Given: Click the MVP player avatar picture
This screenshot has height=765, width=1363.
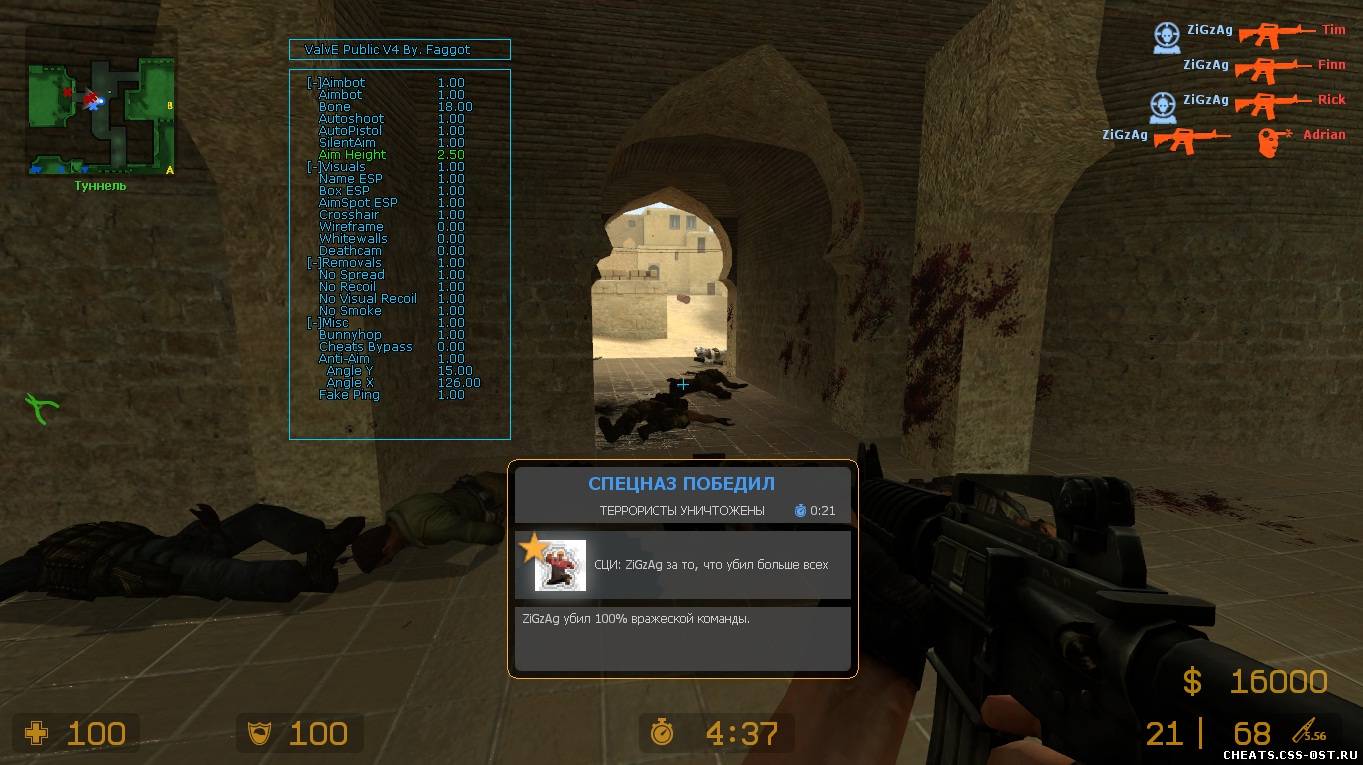Looking at the screenshot, I should coord(560,565).
